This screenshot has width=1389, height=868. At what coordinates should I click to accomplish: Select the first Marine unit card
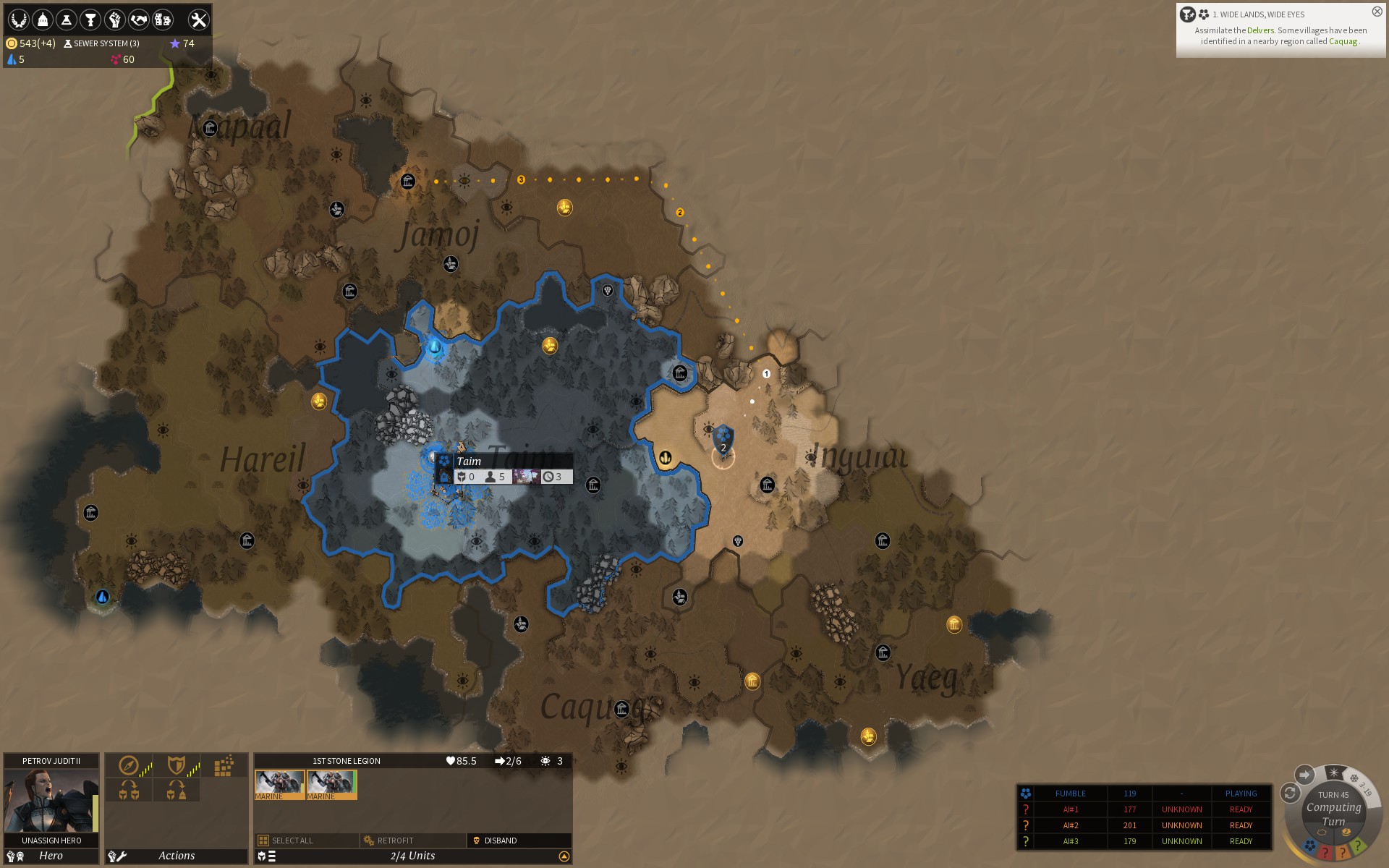[279, 784]
